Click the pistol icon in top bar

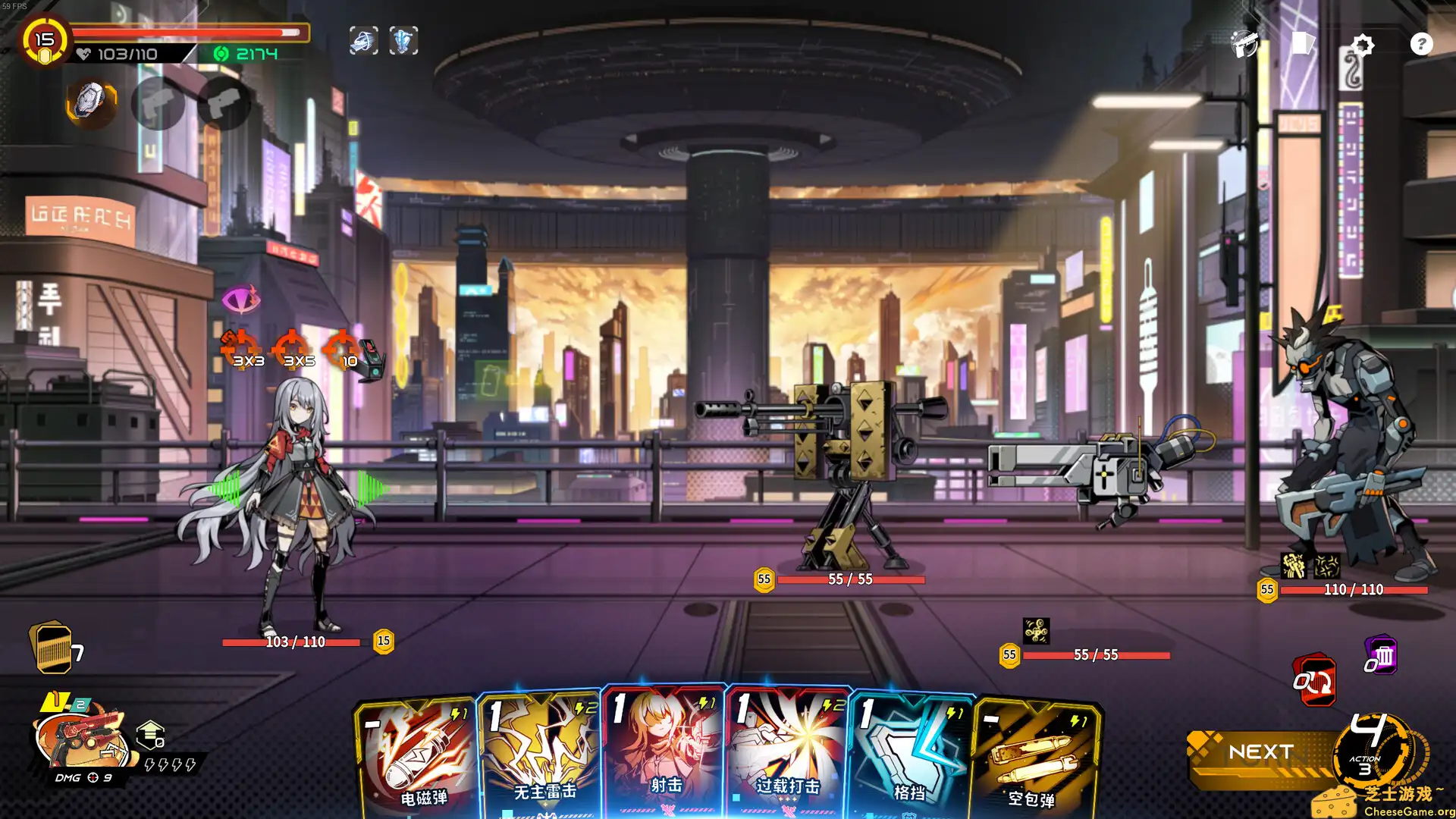point(1244,44)
